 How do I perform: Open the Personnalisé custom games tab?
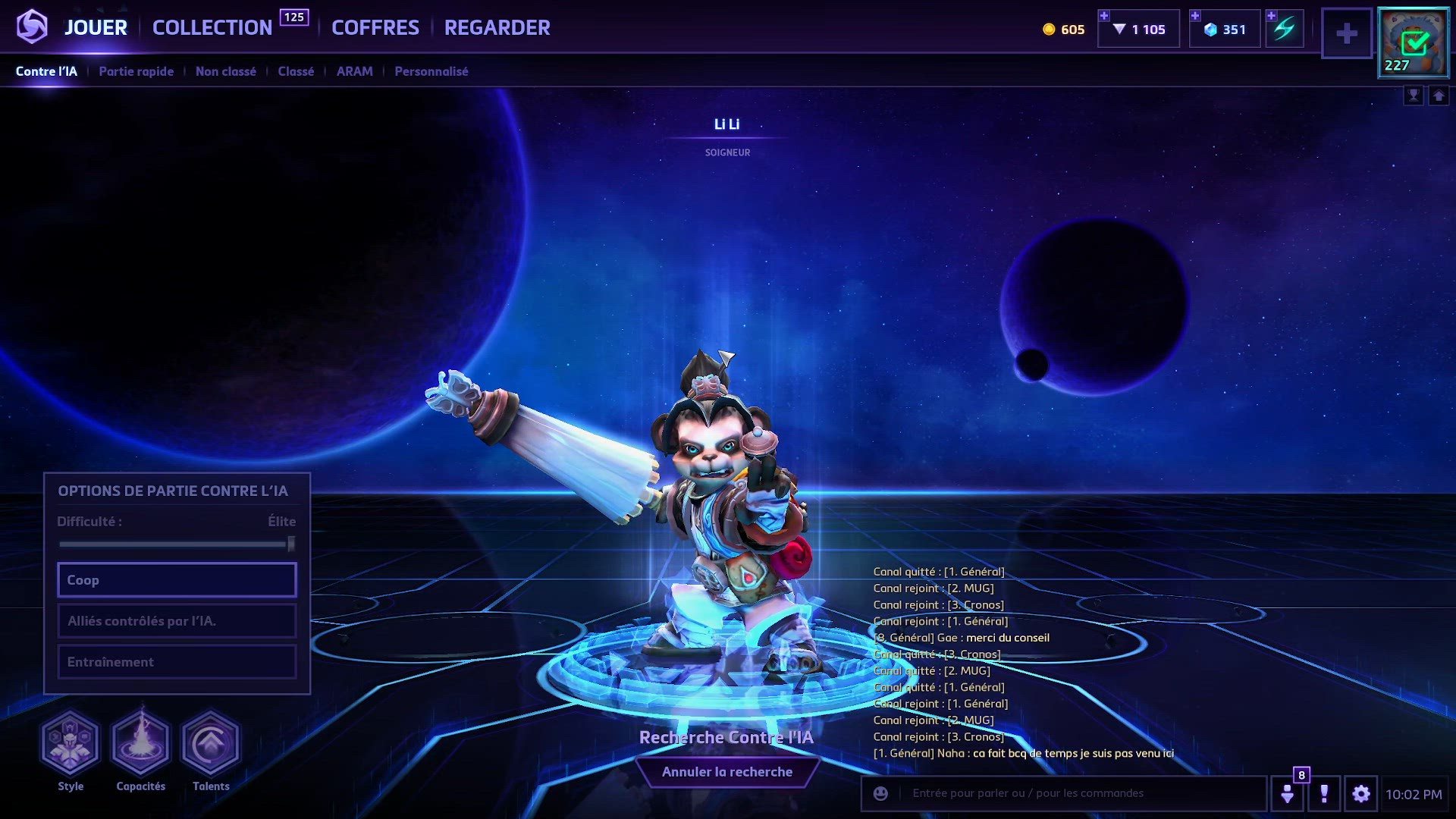click(431, 71)
